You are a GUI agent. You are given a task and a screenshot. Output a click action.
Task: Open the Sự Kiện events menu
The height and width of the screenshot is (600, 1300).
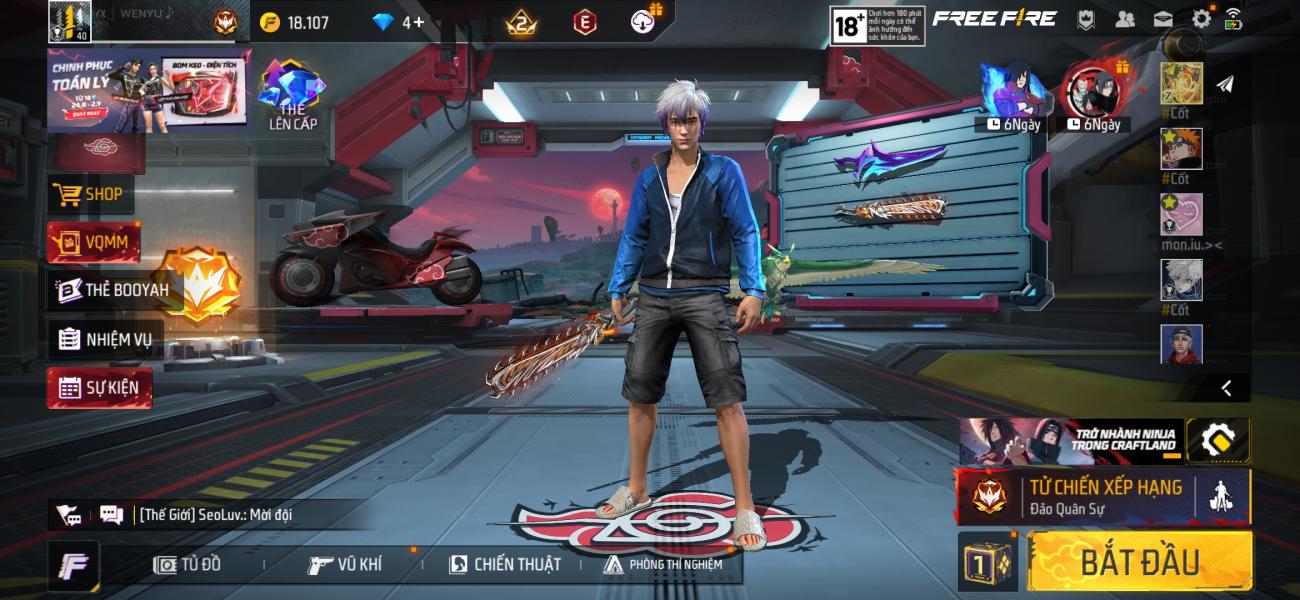tap(99, 387)
